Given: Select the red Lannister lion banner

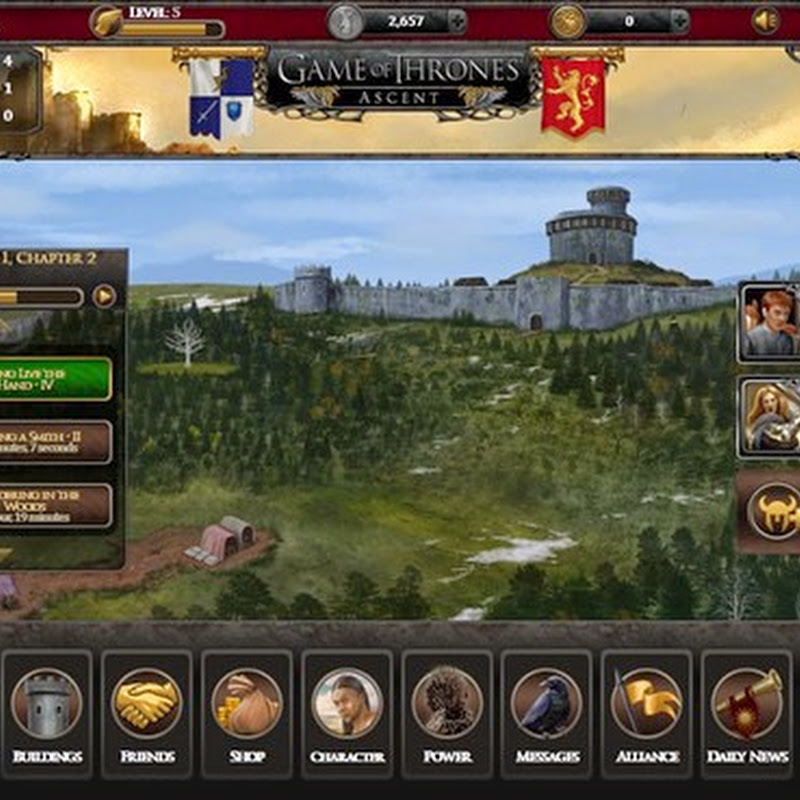Looking at the screenshot, I should [573, 97].
